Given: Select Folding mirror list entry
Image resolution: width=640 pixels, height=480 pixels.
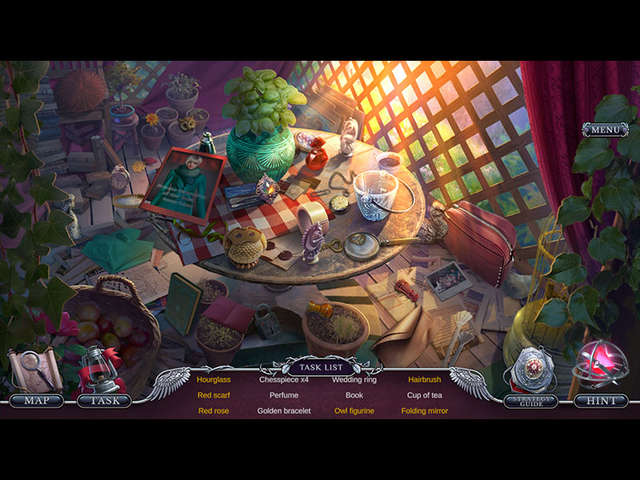Looking at the screenshot, I should pyautogui.click(x=424, y=411).
